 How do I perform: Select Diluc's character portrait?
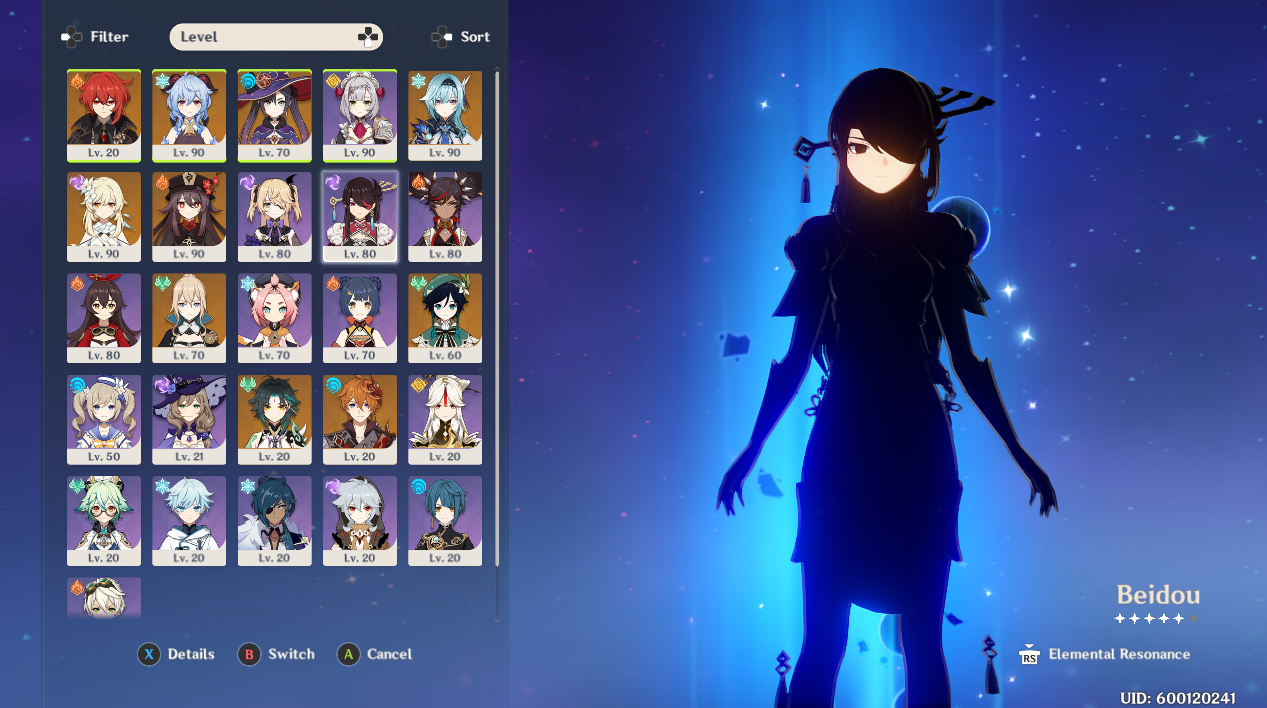104,115
